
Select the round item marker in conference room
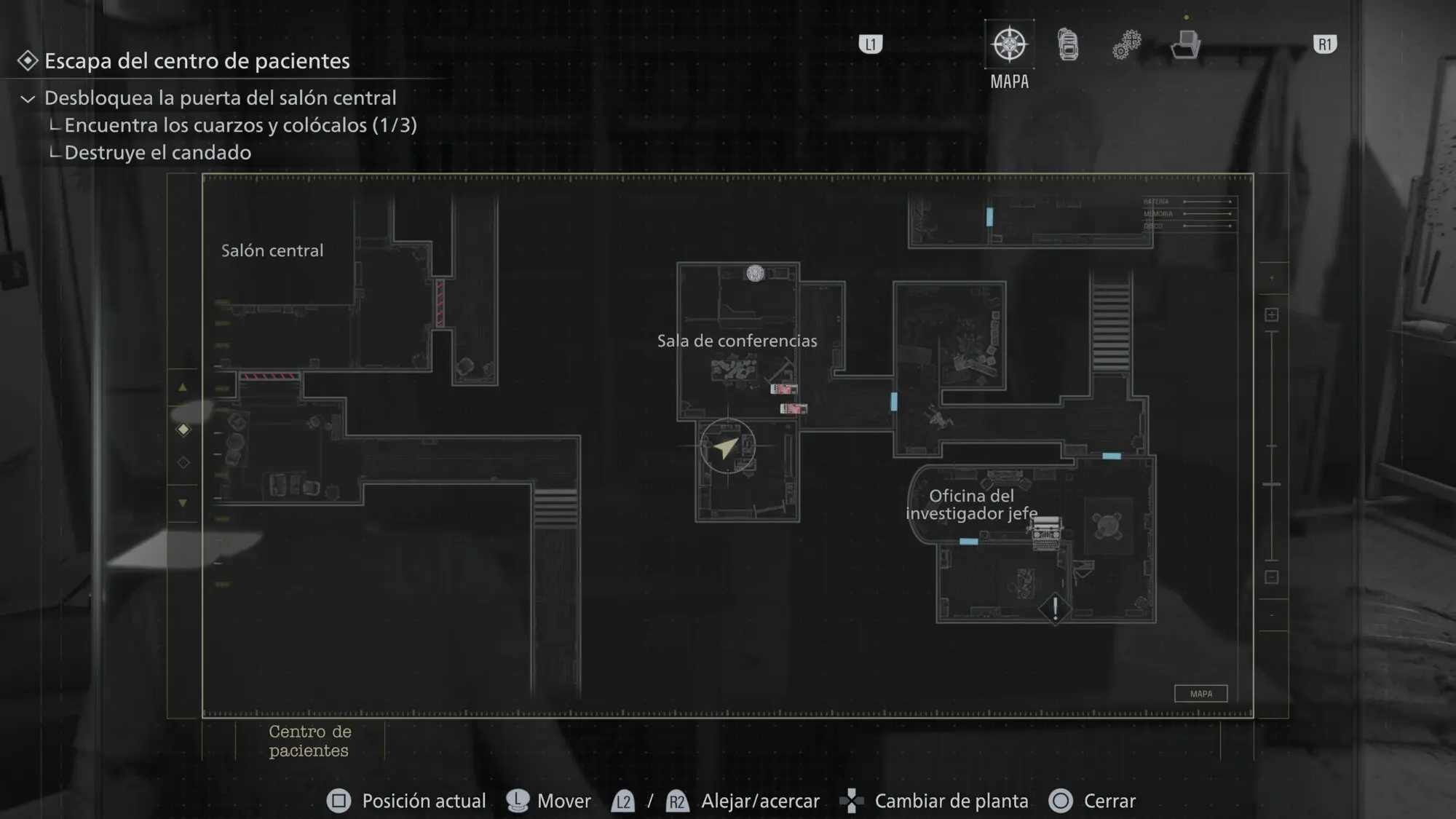tap(755, 273)
